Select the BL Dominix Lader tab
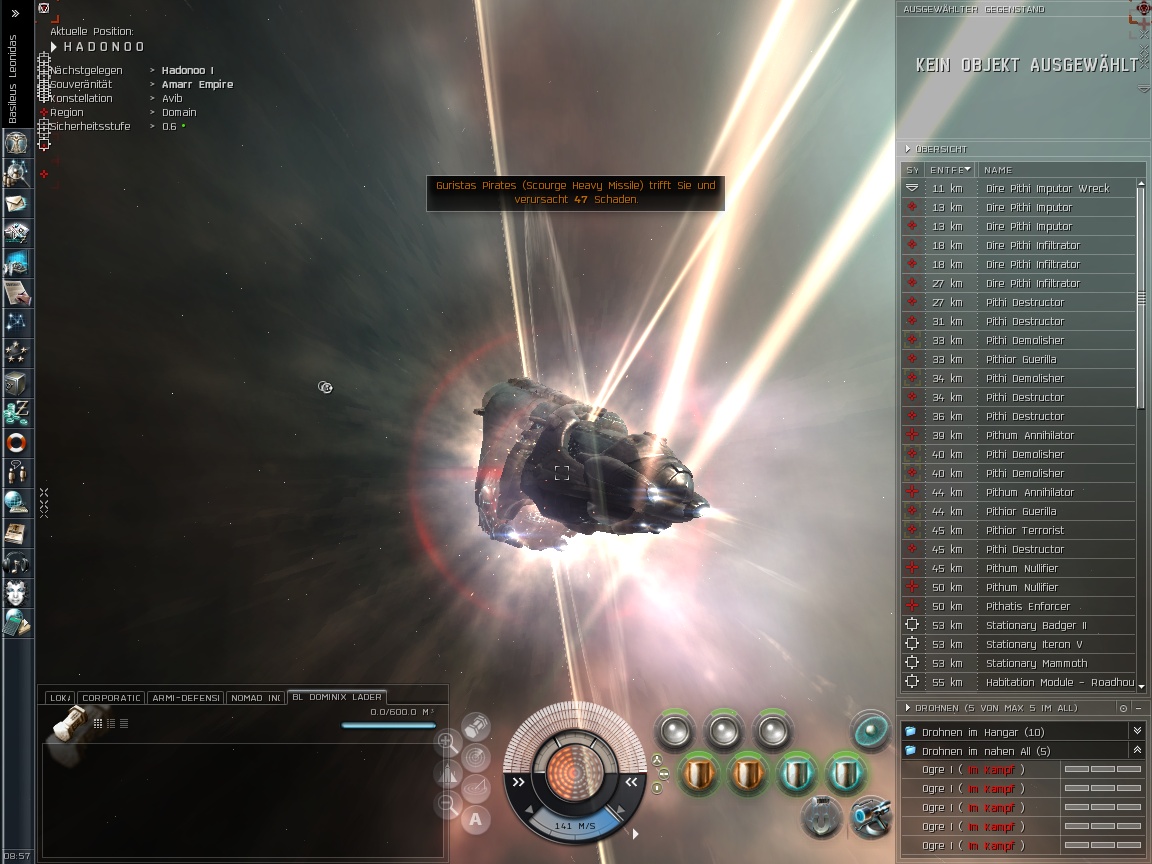Viewport: 1152px width, 864px height. point(335,697)
